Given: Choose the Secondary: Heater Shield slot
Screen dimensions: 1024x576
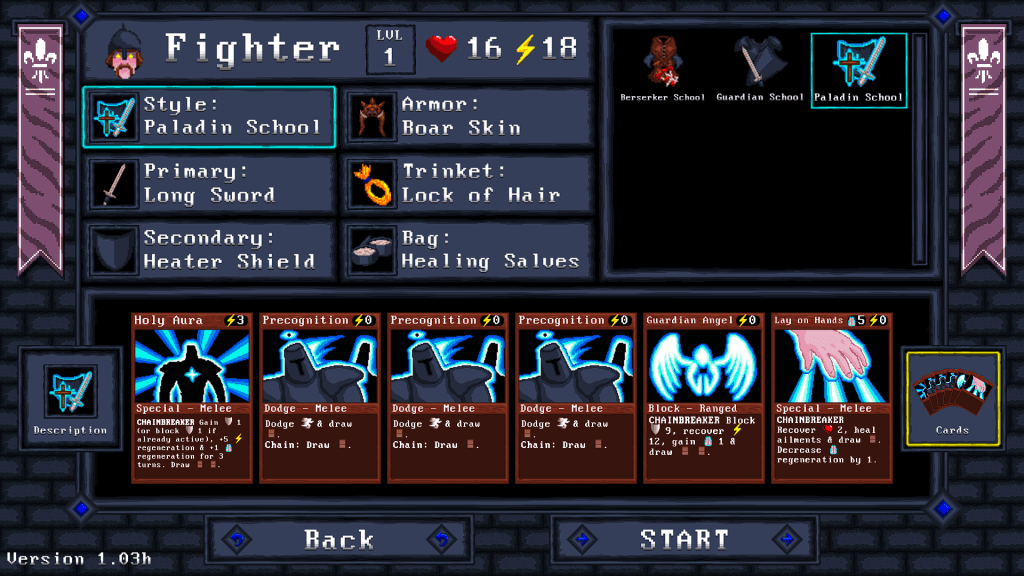Looking at the screenshot, I should click(209, 250).
